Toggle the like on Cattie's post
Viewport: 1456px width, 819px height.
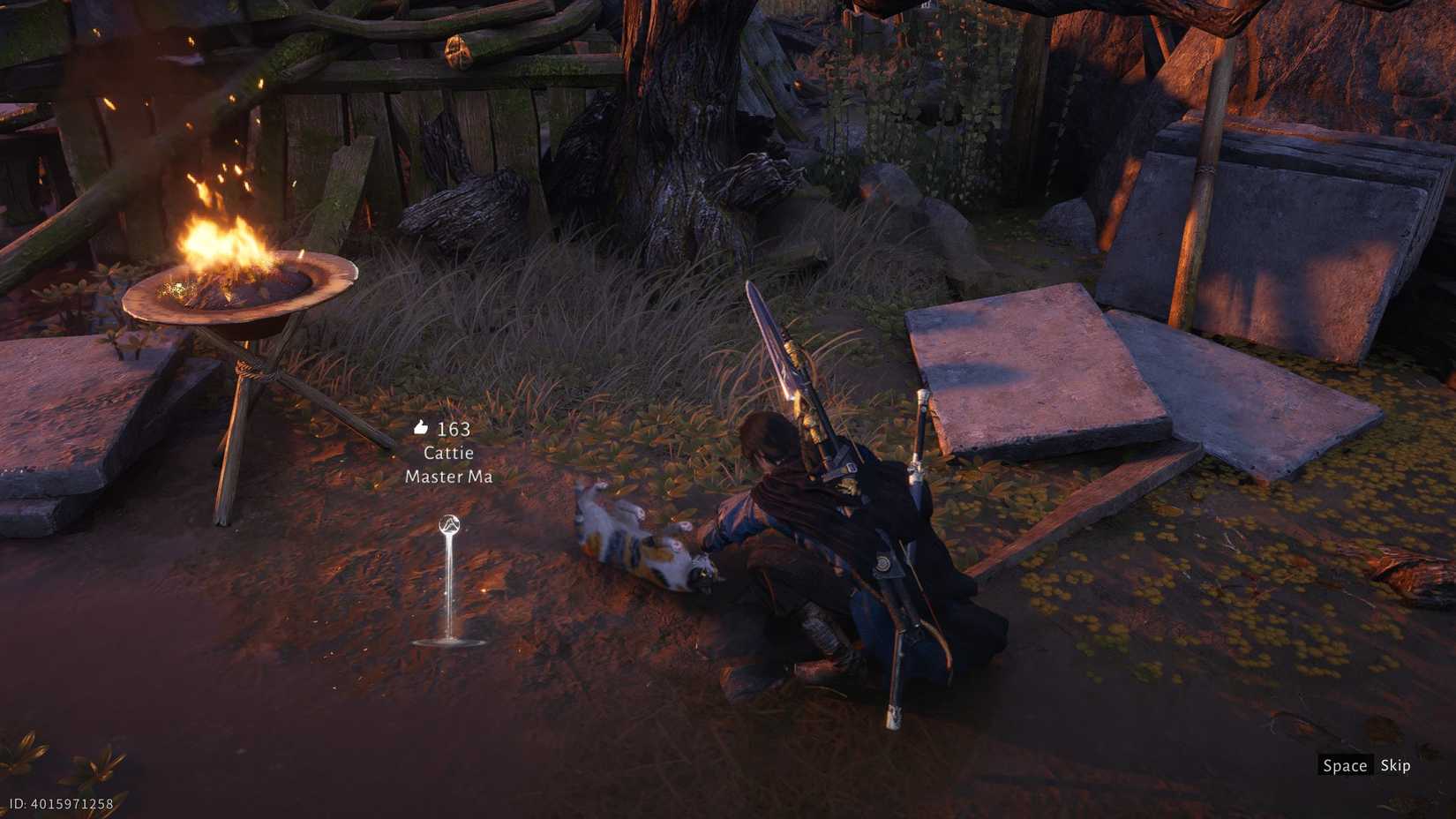[x=418, y=427]
